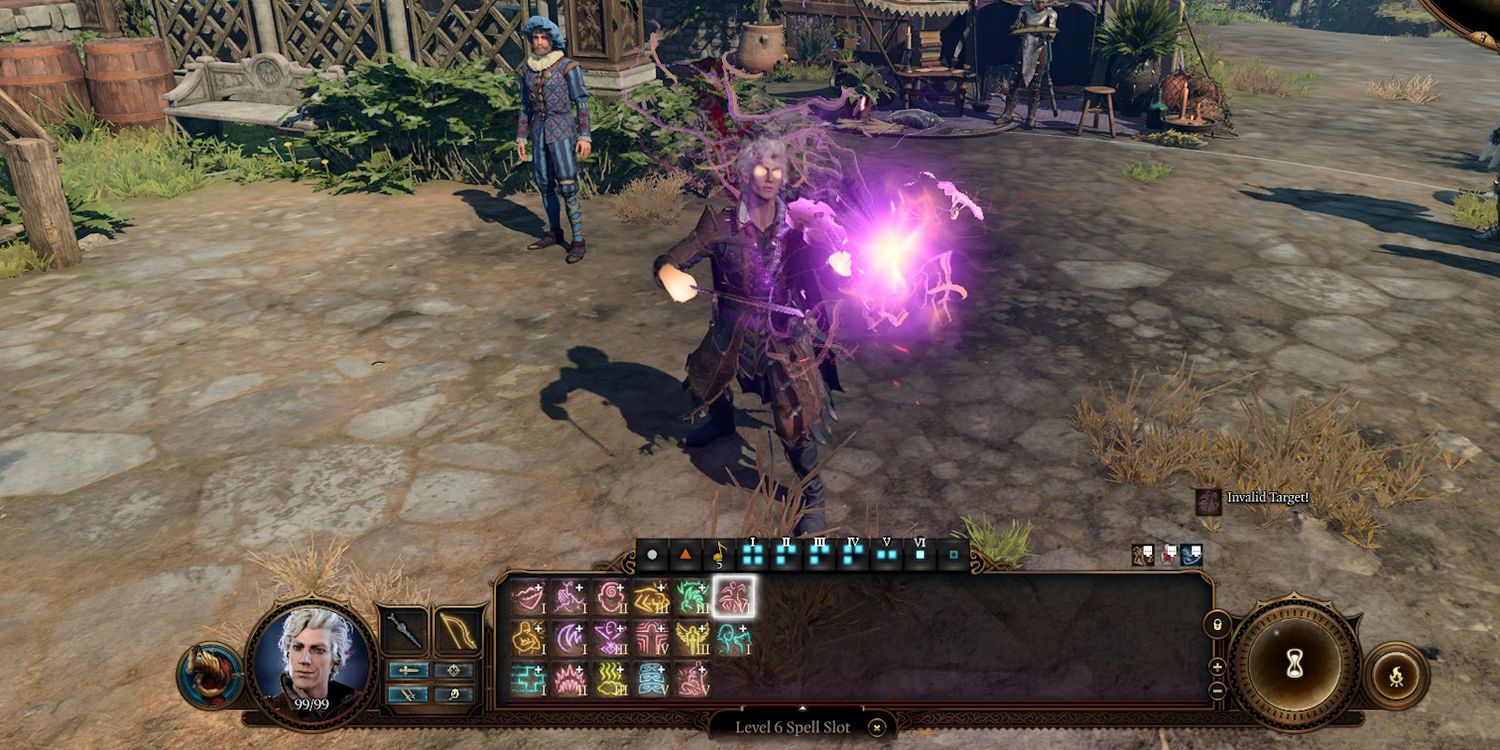Select the blue totem-face level V spell
Image resolution: width=1500 pixels, height=750 pixels.
point(652,678)
